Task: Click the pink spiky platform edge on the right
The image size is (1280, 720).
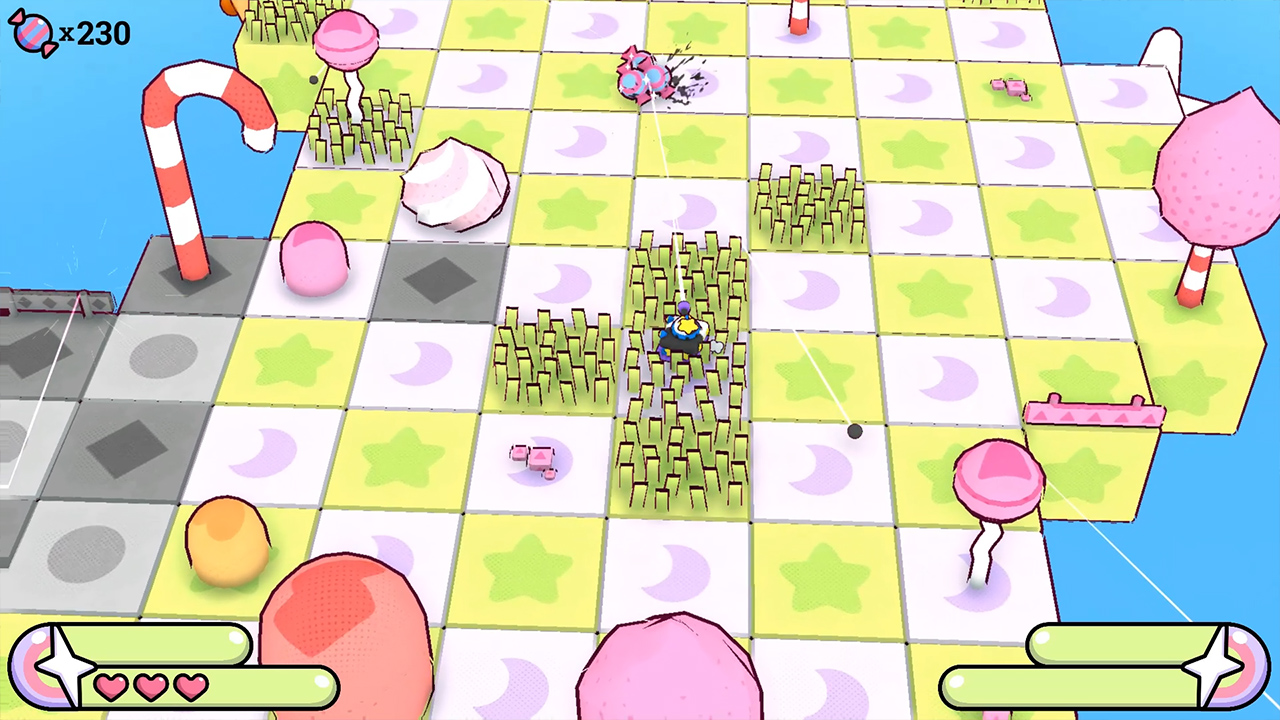Action: pos(1095,413)
